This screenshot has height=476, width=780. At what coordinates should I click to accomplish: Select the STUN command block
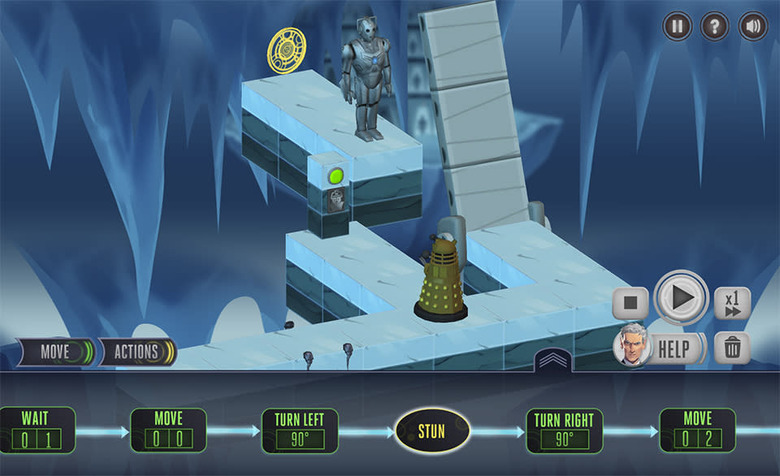432,431
